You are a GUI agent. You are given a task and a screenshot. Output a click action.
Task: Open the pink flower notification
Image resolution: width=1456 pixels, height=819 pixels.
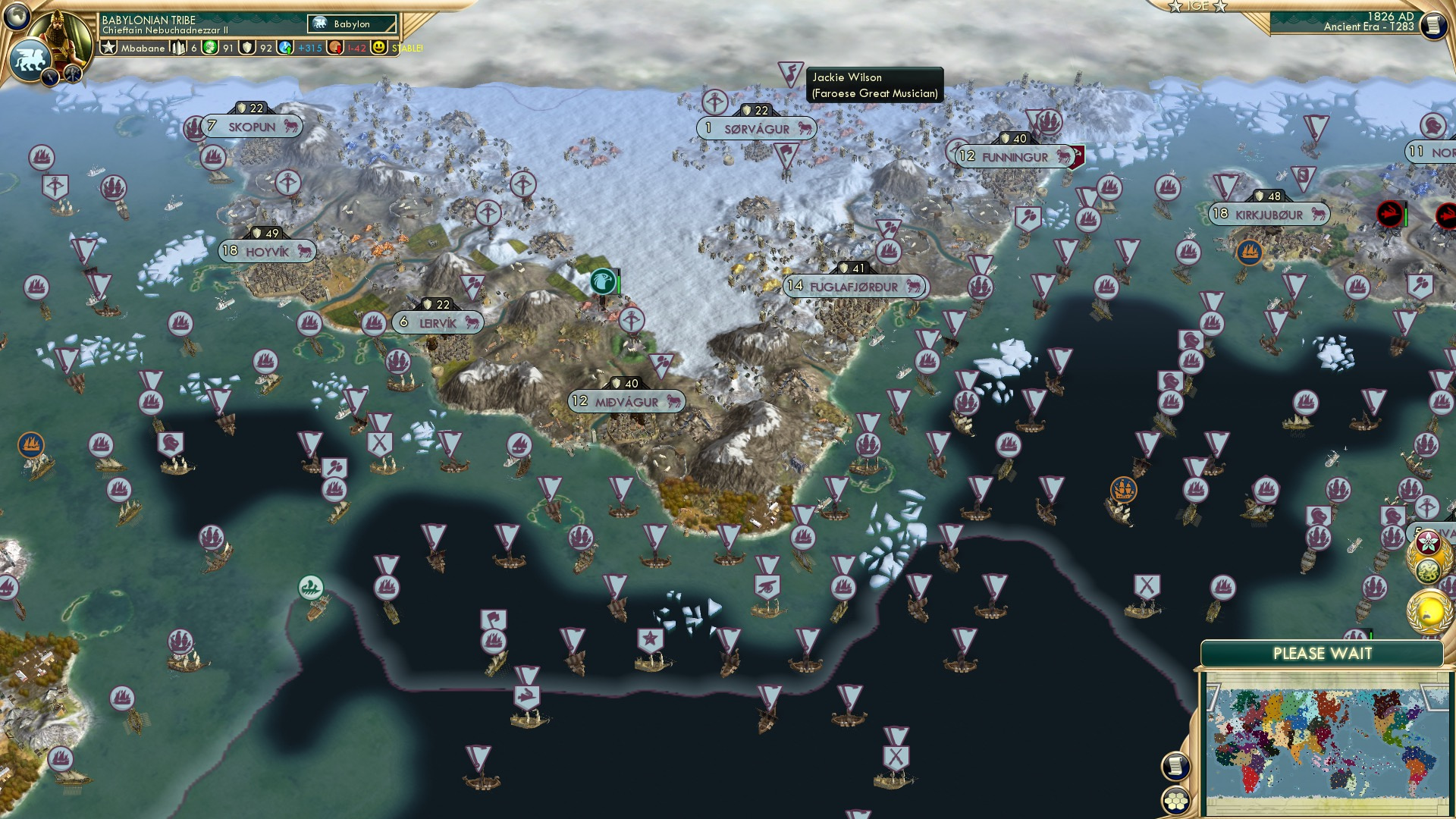1429,543
